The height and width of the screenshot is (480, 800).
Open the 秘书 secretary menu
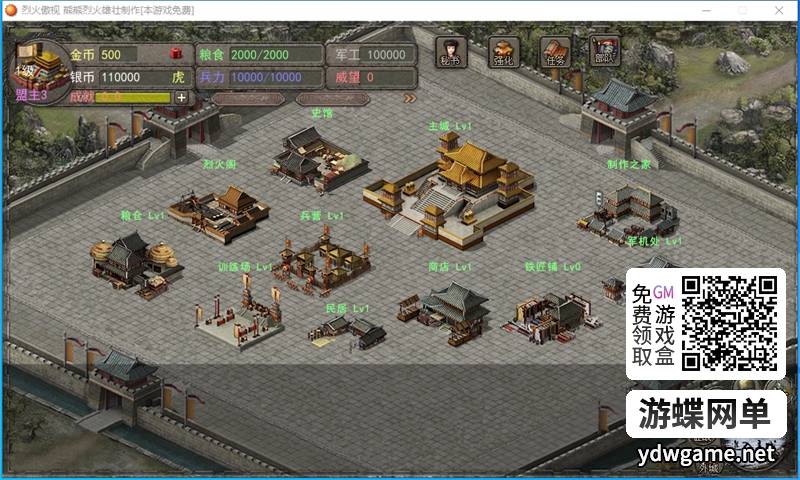[450, 52]
